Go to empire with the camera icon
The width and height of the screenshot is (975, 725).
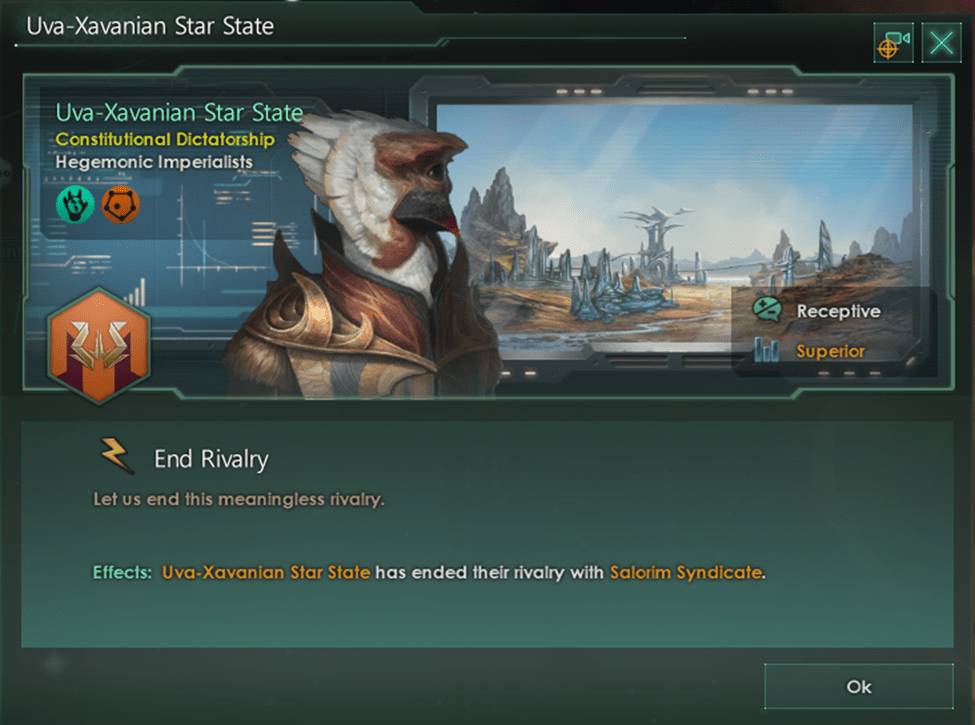click(893, 43)
